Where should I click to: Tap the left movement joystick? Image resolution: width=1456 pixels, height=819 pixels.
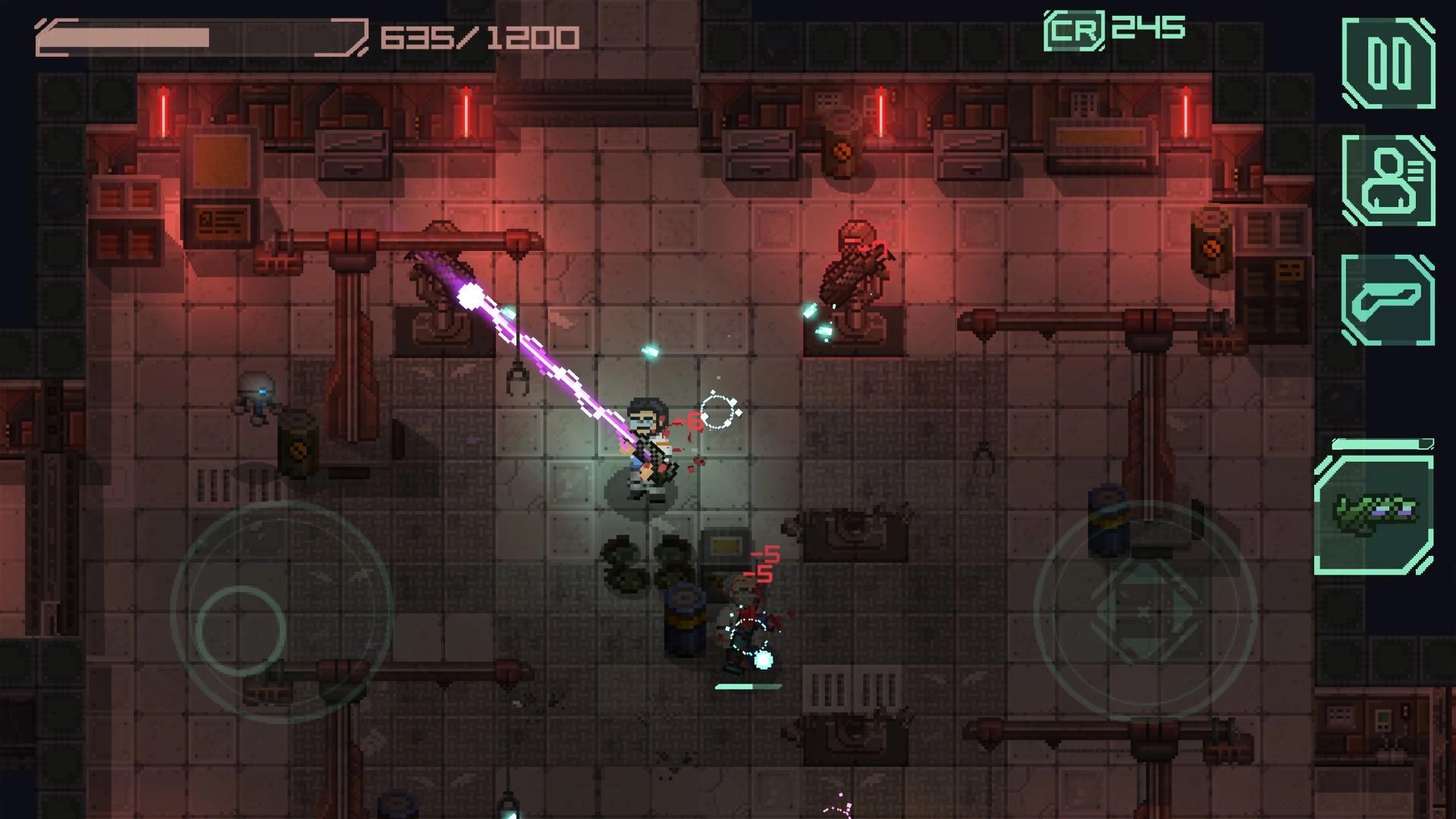coord(241,629)
